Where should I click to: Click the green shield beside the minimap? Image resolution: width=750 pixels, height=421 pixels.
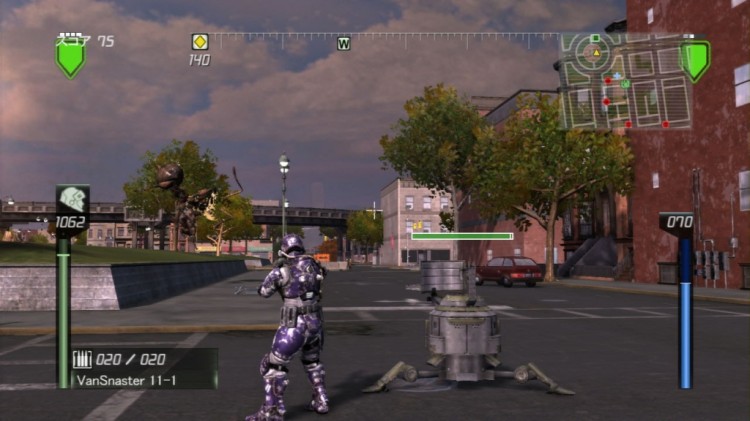(695, 60)
